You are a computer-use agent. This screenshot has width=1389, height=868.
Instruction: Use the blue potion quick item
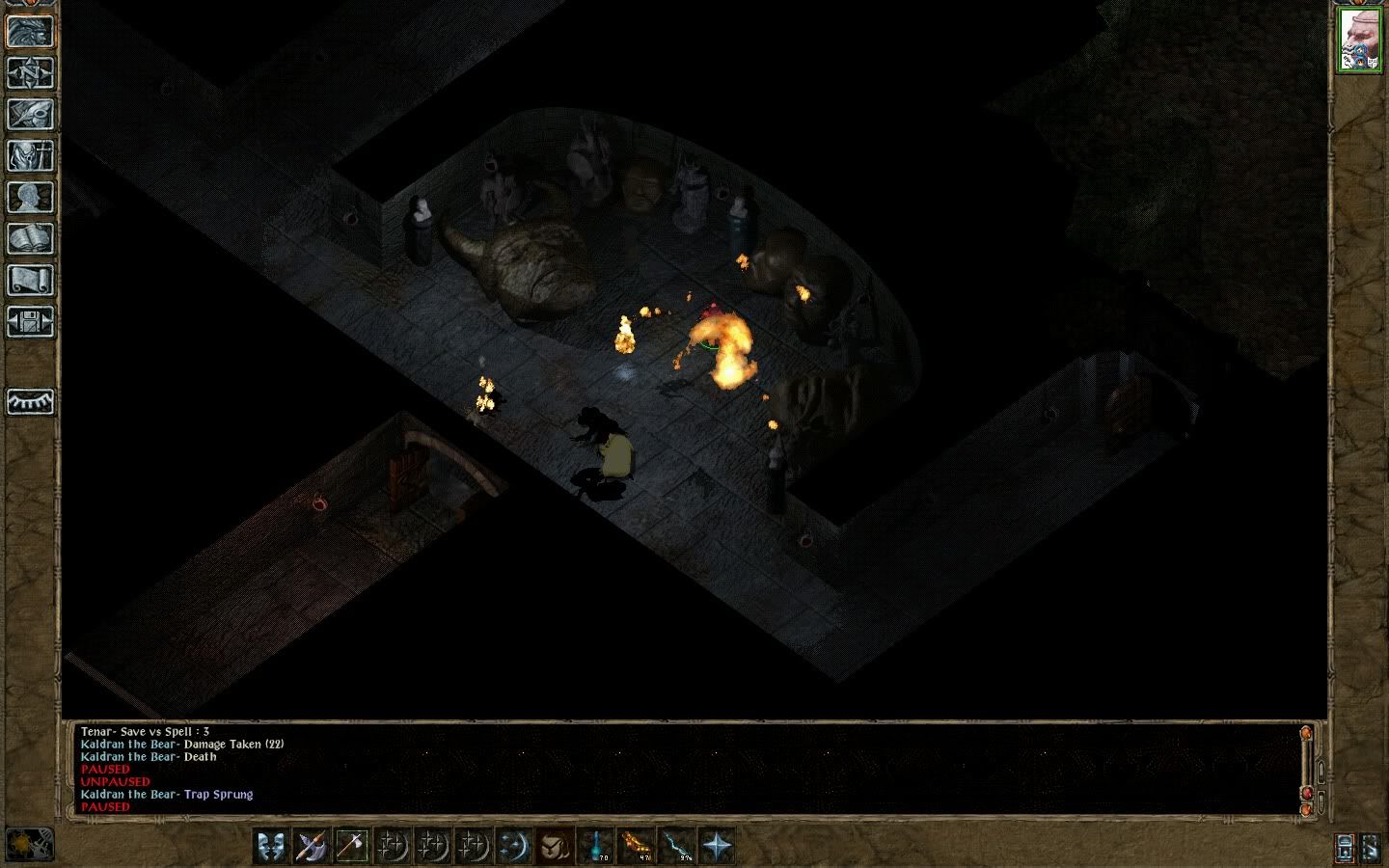596,846
